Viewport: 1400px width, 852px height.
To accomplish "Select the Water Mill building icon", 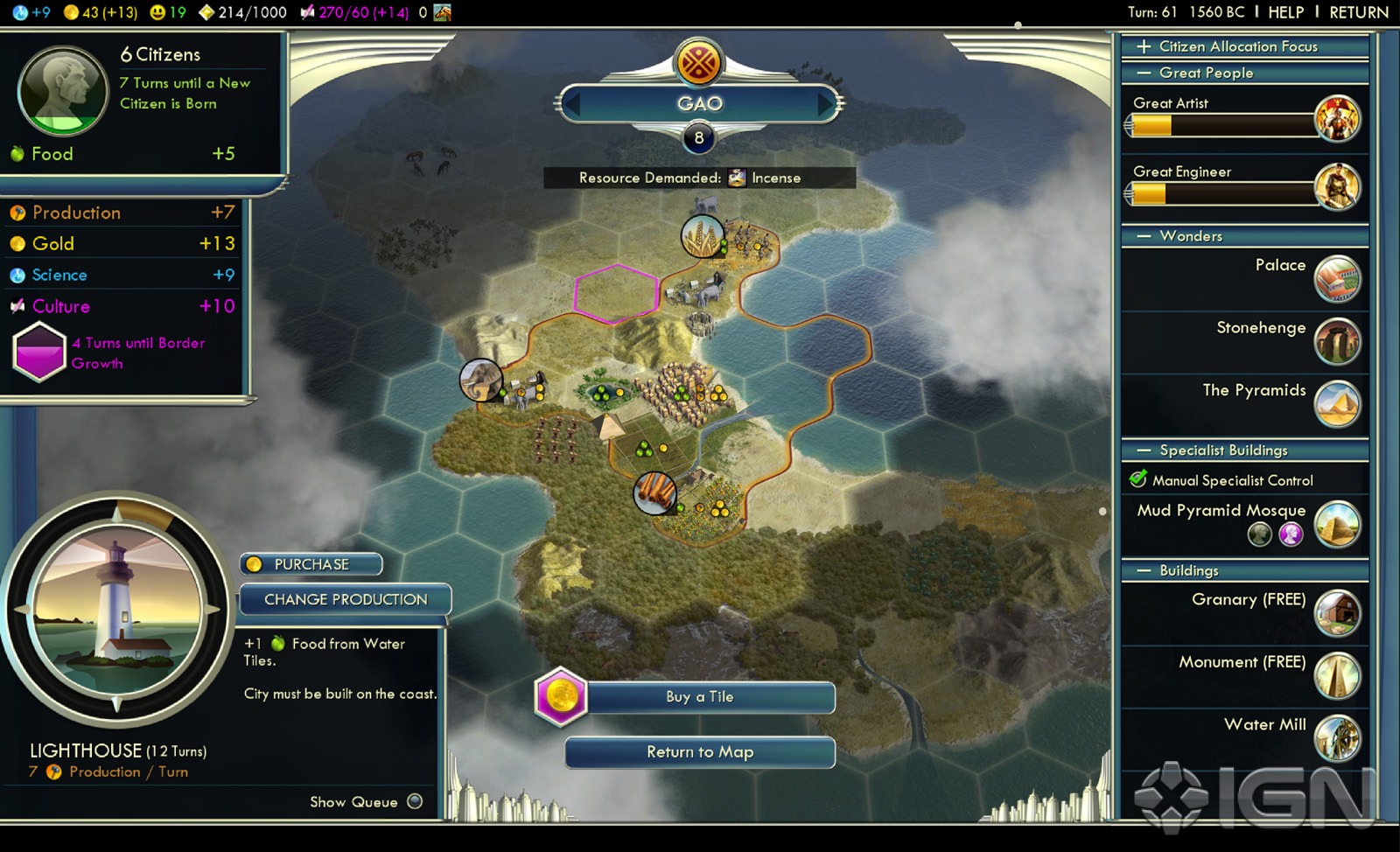I will (1337, 737).
